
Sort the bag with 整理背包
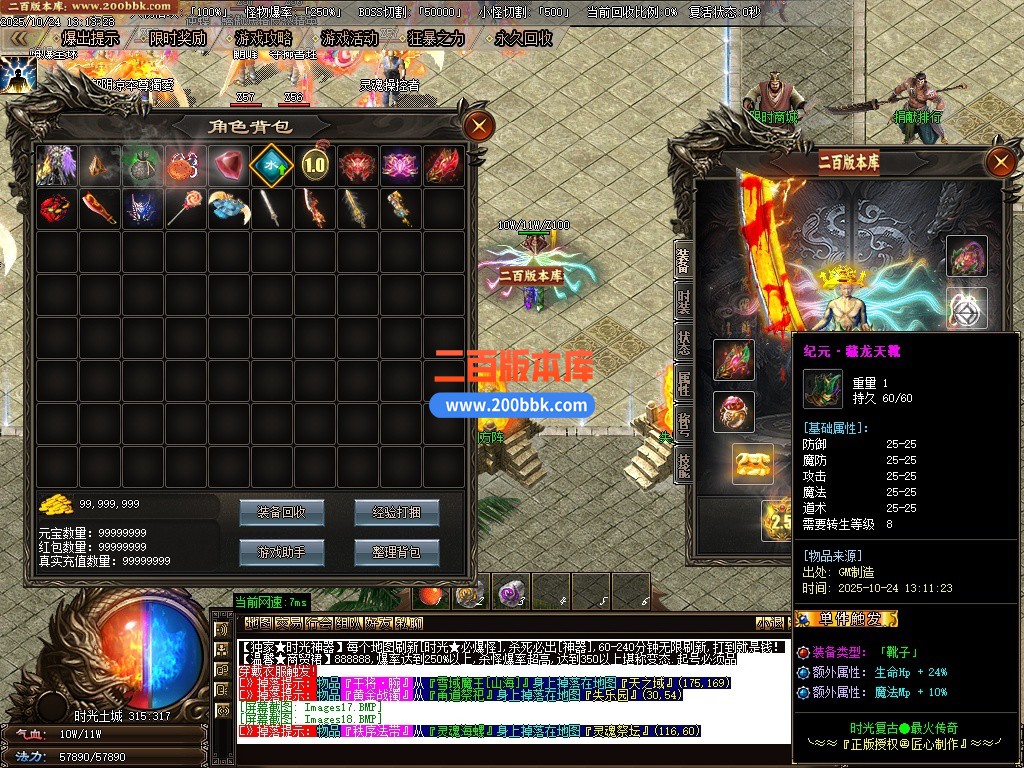click(396, 552)
